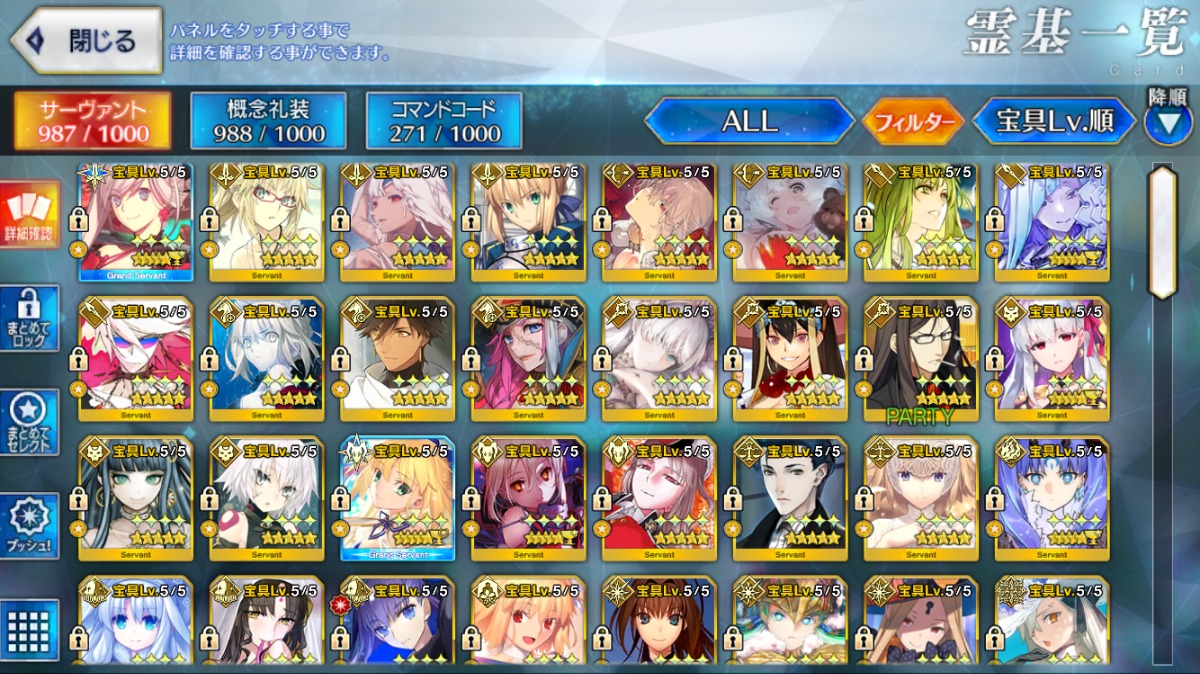The width and height of the screenshot is (1200, 674).
Task: Open the 概念礼装 tab
Action: (268, 121)
